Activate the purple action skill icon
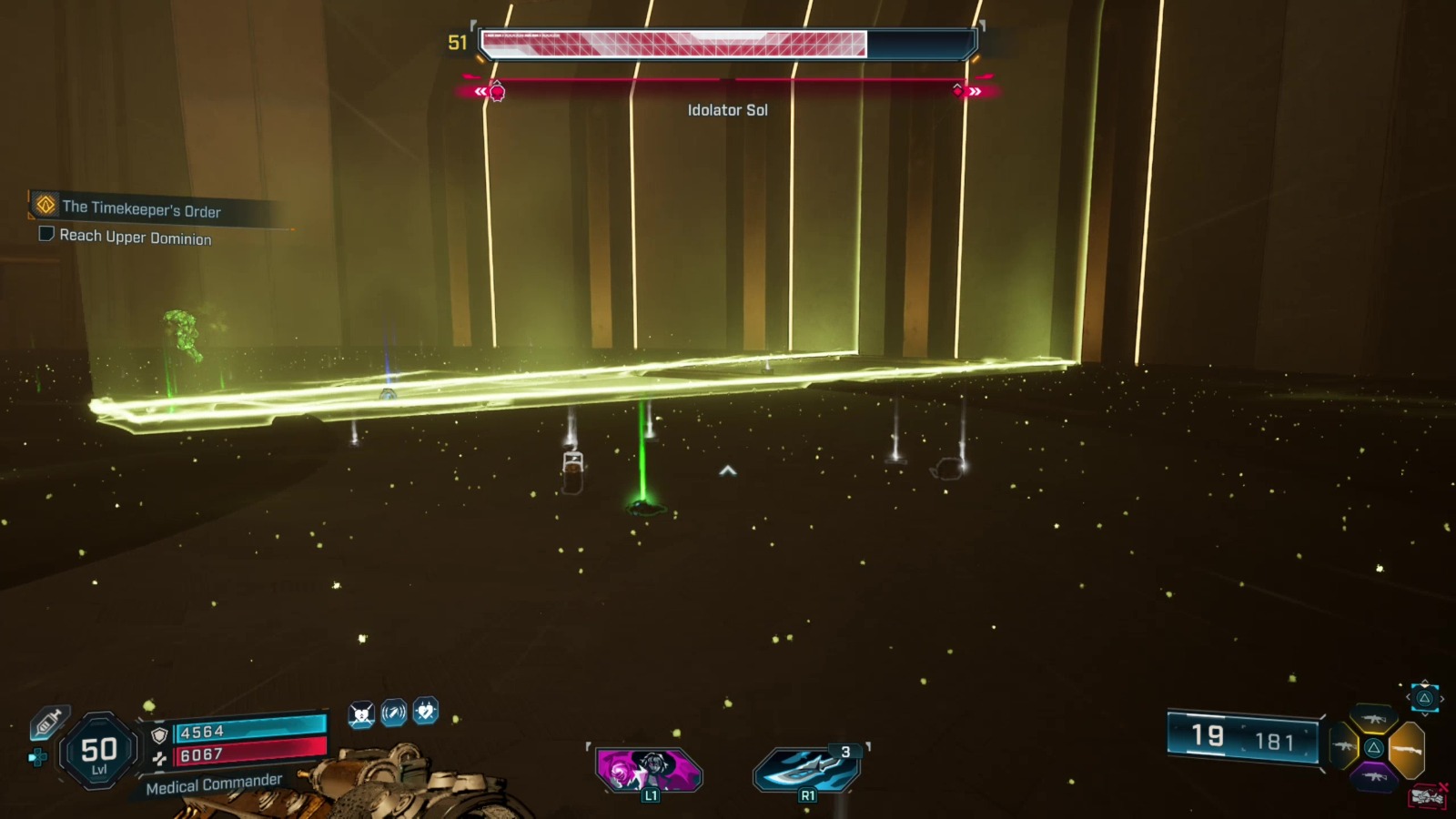 pos(649,769)
